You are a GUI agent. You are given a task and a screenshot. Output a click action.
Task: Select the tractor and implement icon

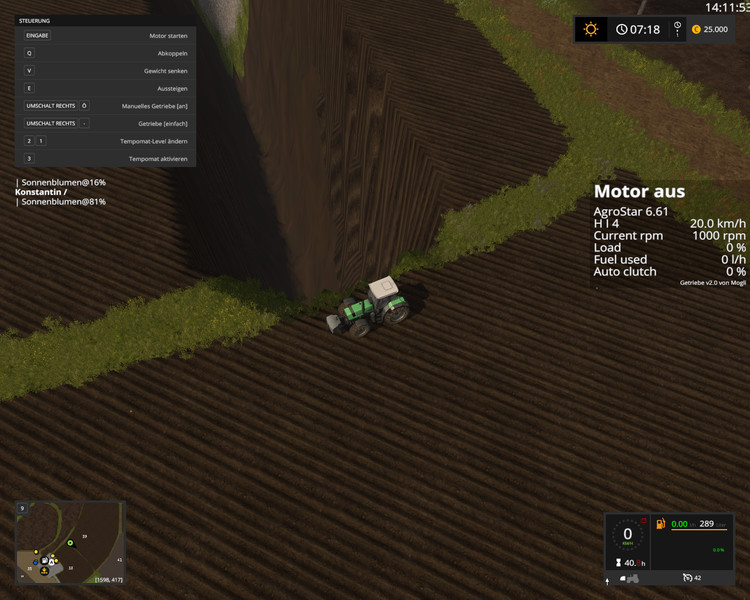click(x=630, y=578)
